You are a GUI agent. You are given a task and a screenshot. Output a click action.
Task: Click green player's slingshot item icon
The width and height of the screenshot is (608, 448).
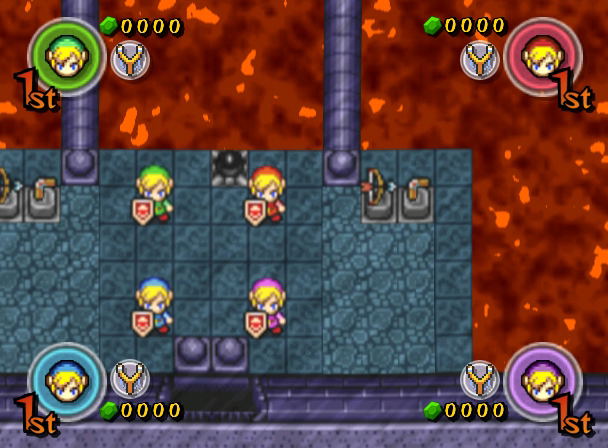[x=130, y=61]
